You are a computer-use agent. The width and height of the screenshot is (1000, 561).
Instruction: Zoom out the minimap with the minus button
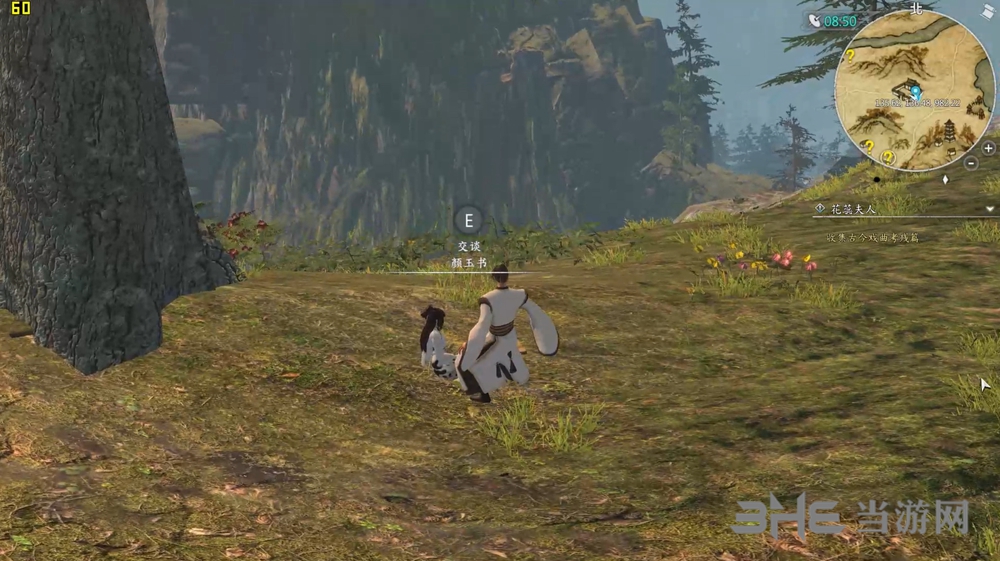click(x=973, y=162)
